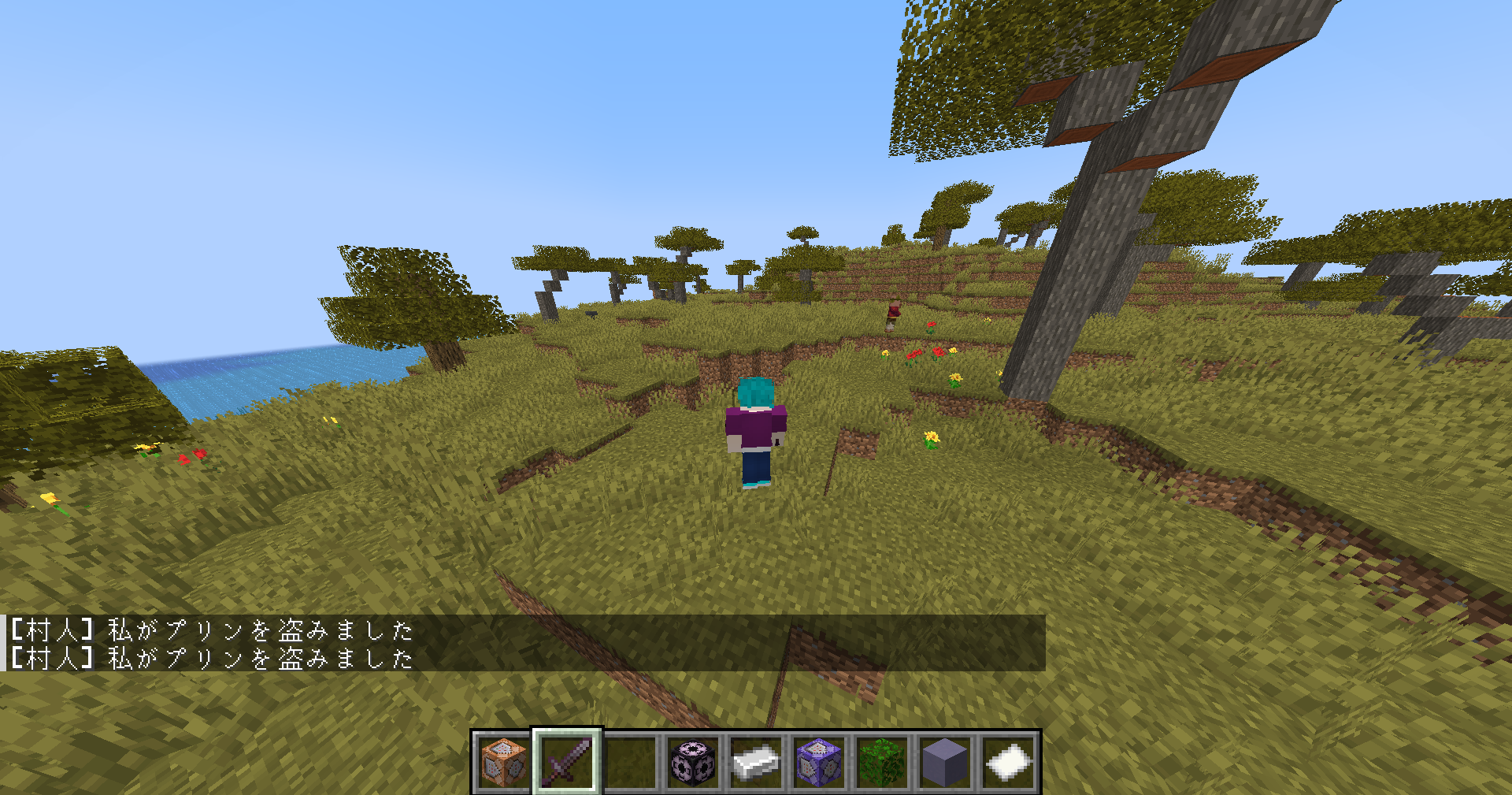Select the purple repeating command block item

(x=817, y=761)
